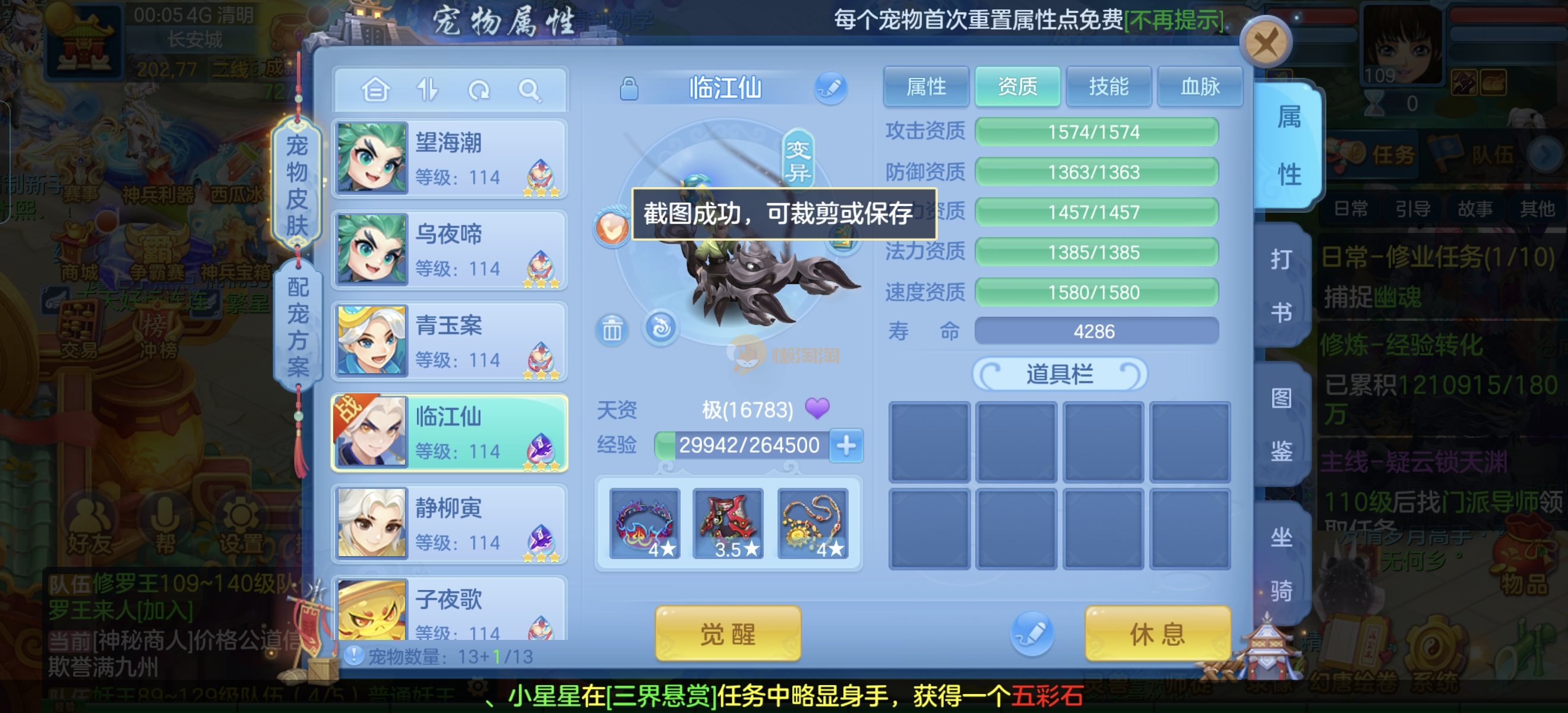Click the 不再提示 green link
Screen dimensions: 1568x713
pos(1174,21)
